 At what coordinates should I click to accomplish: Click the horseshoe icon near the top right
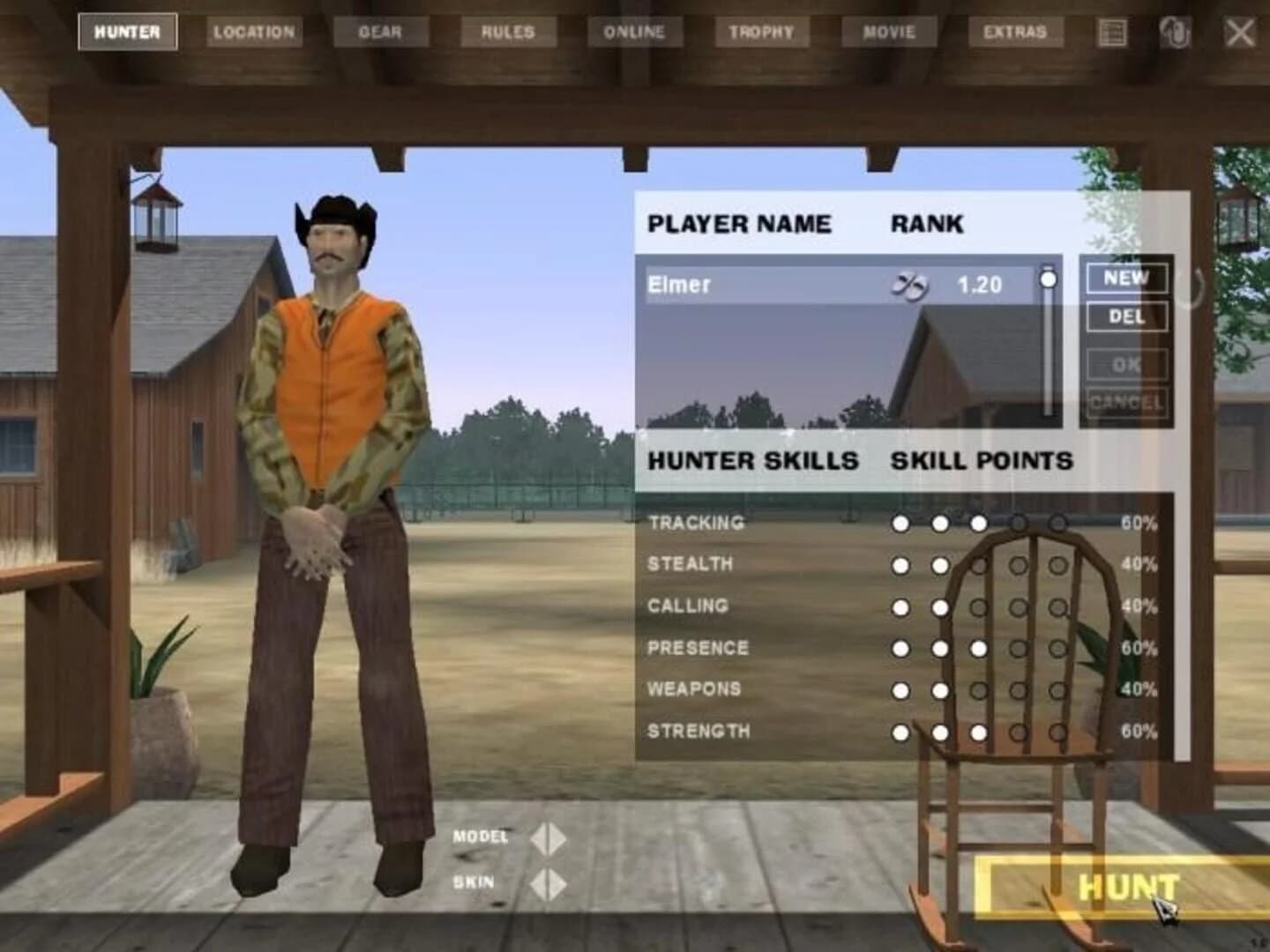point(1174,30)
